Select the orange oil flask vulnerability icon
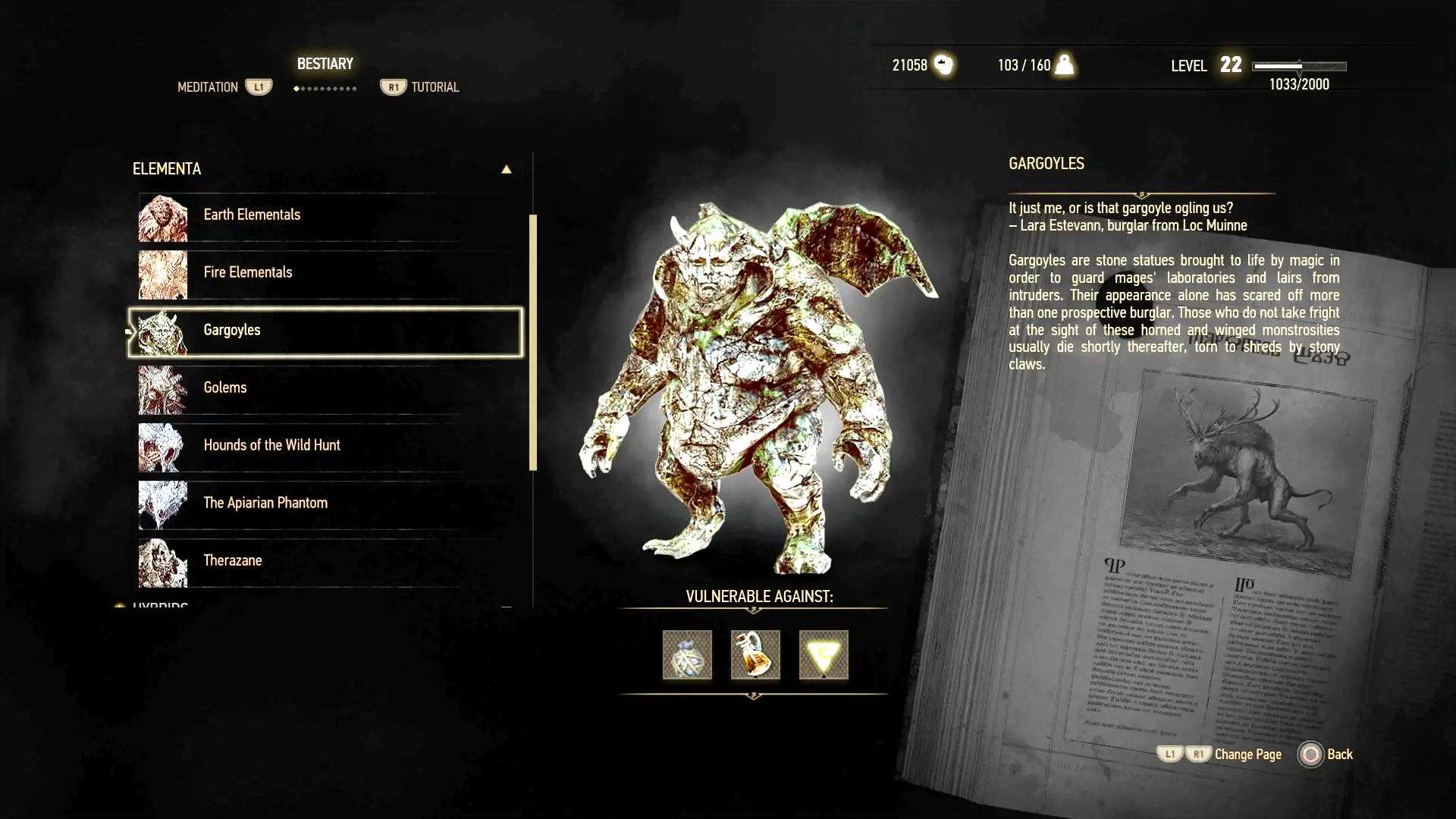 point(755,655)
